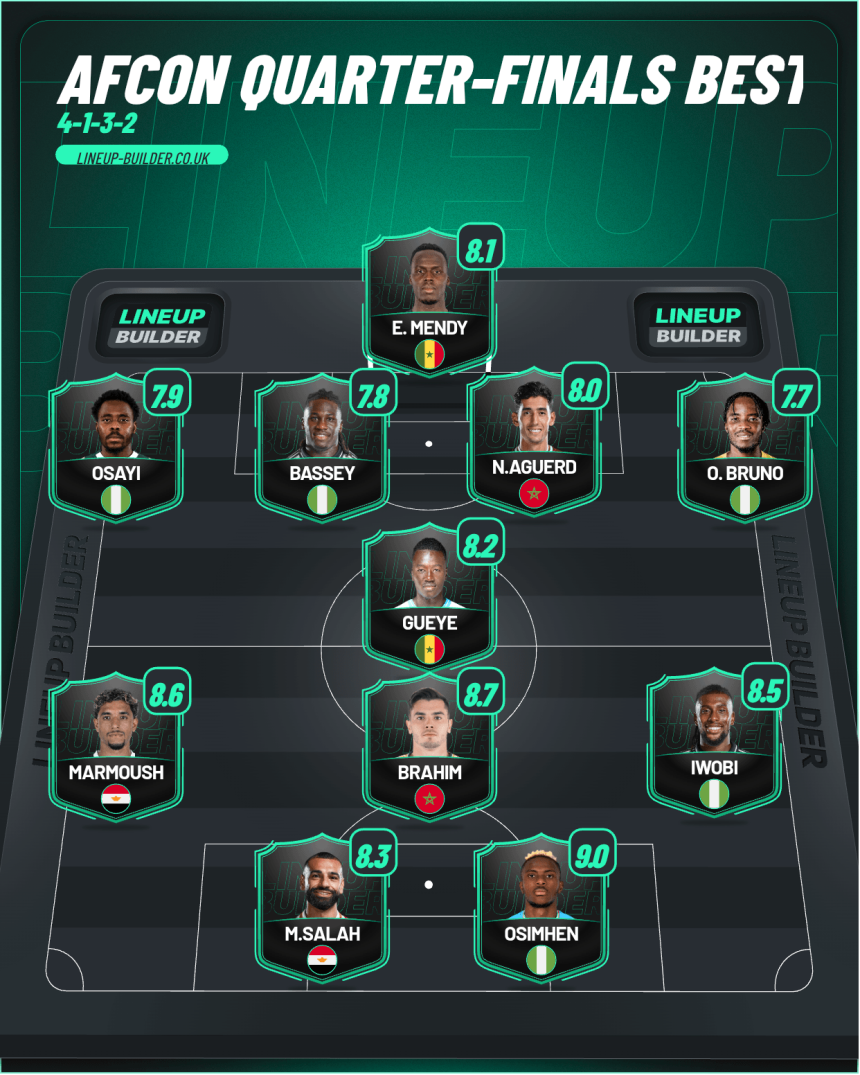Select the Iwobi player card
The width and height of the screenshot is (860, 1075).
point(713,742)
